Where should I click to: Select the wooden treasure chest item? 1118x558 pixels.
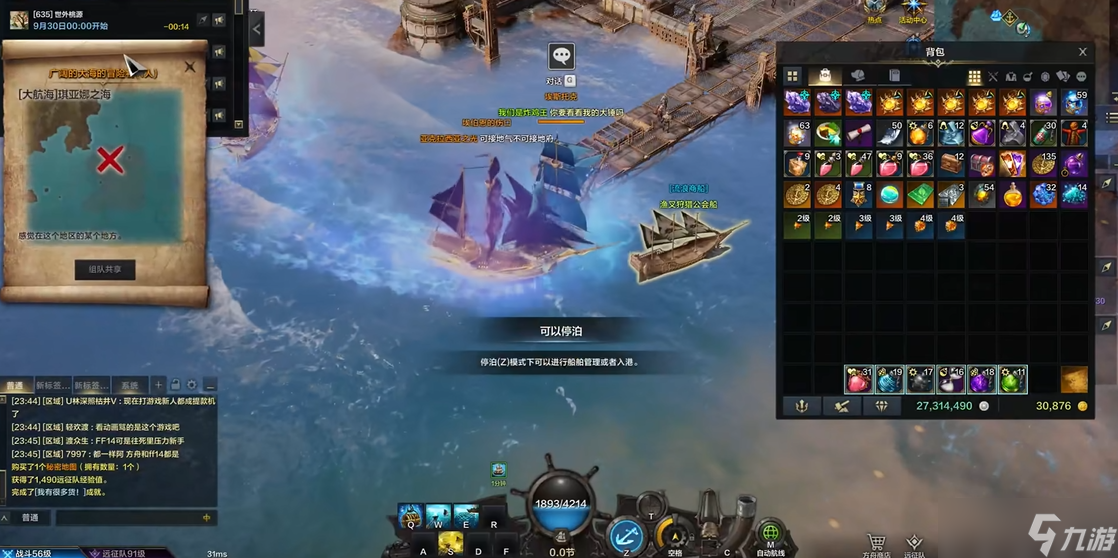point(950,163)
